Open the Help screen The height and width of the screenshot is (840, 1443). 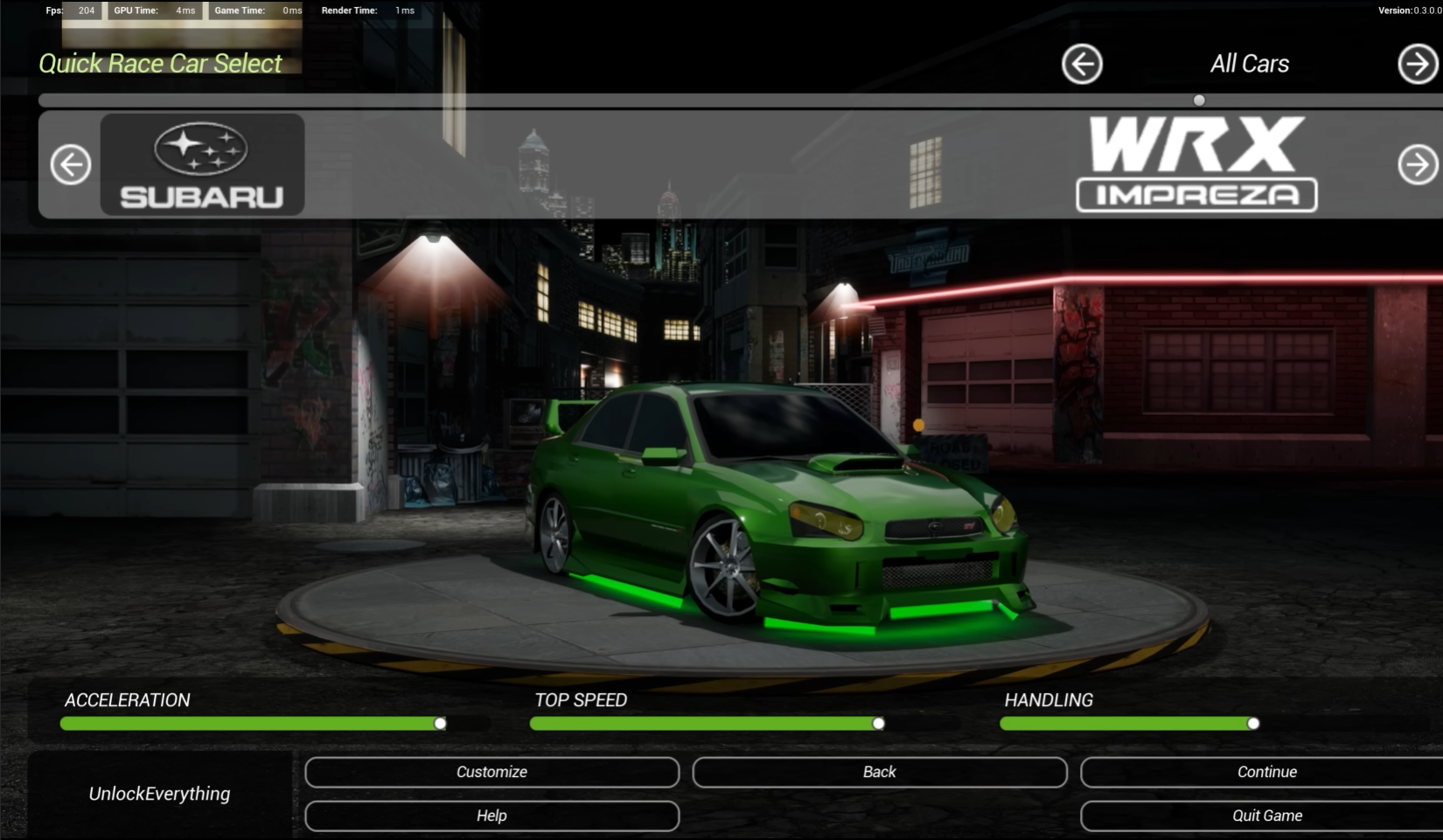click(491, 816)
